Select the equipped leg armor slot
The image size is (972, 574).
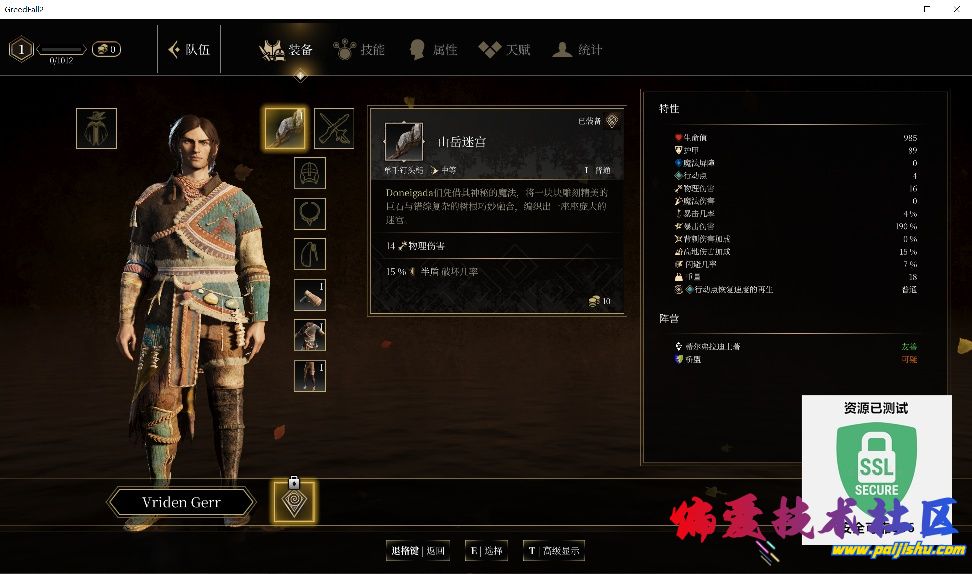coord(310,376)
